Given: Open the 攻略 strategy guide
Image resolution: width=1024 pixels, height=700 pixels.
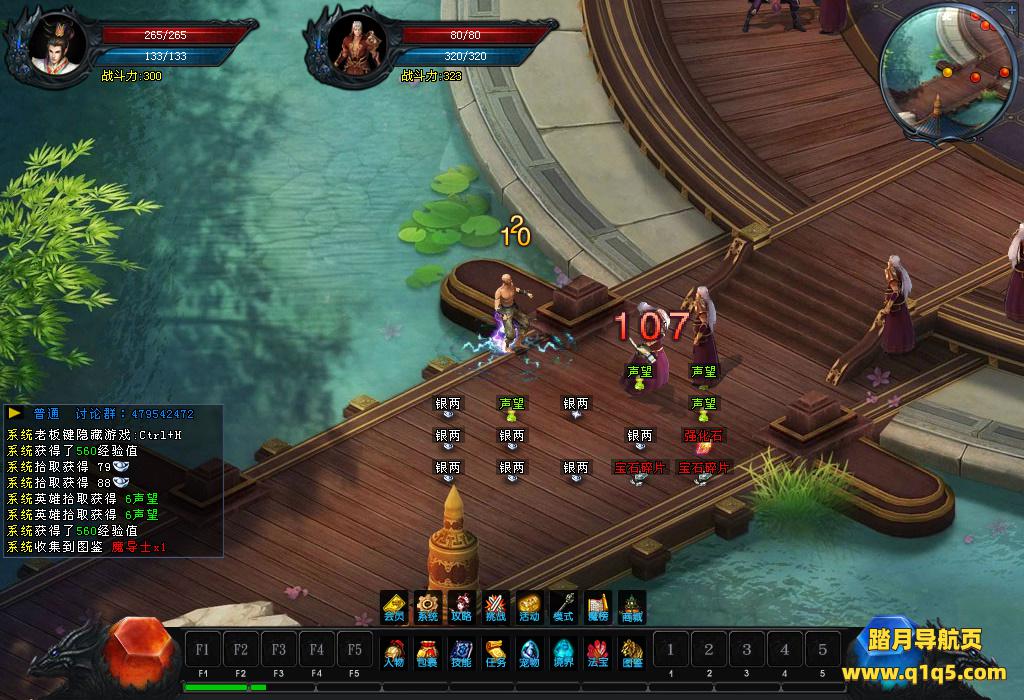Looking at the screenshot, I should (462, 607).
